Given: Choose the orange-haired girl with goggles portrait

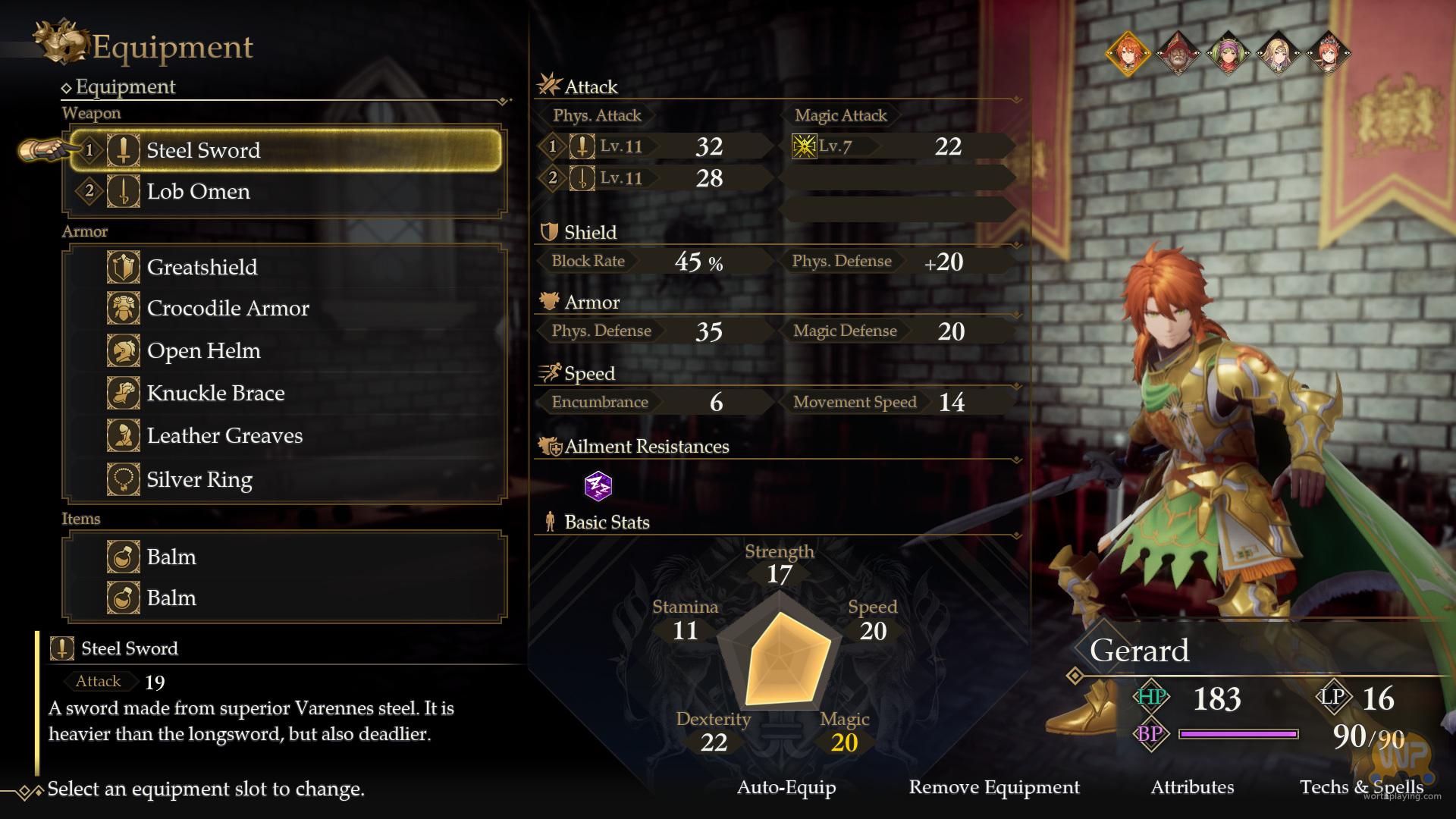Looking at the screenshot, I should click(x=1328, y=53).
